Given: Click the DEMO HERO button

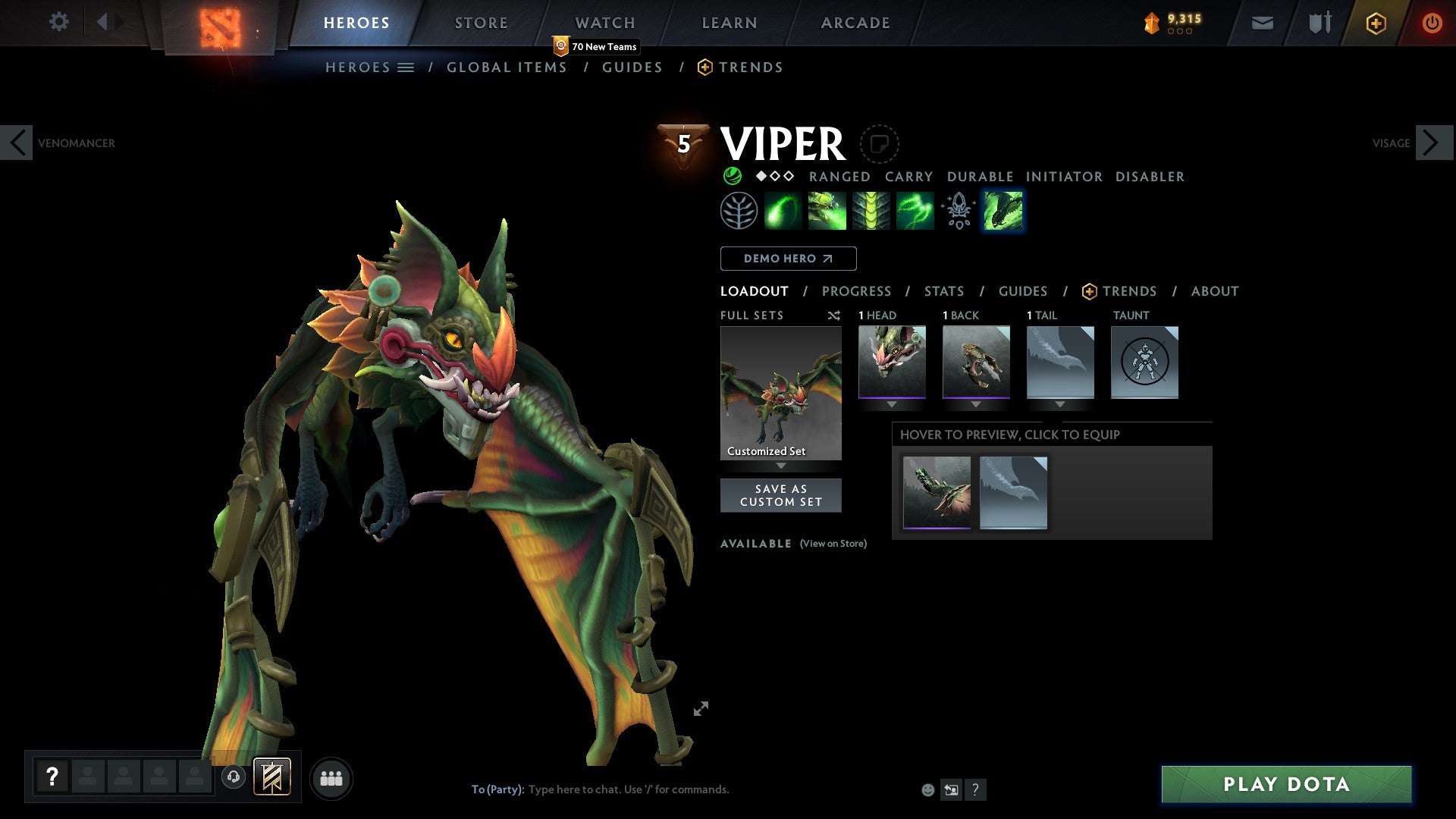Looking at the screenshot, I should [787, 258].
